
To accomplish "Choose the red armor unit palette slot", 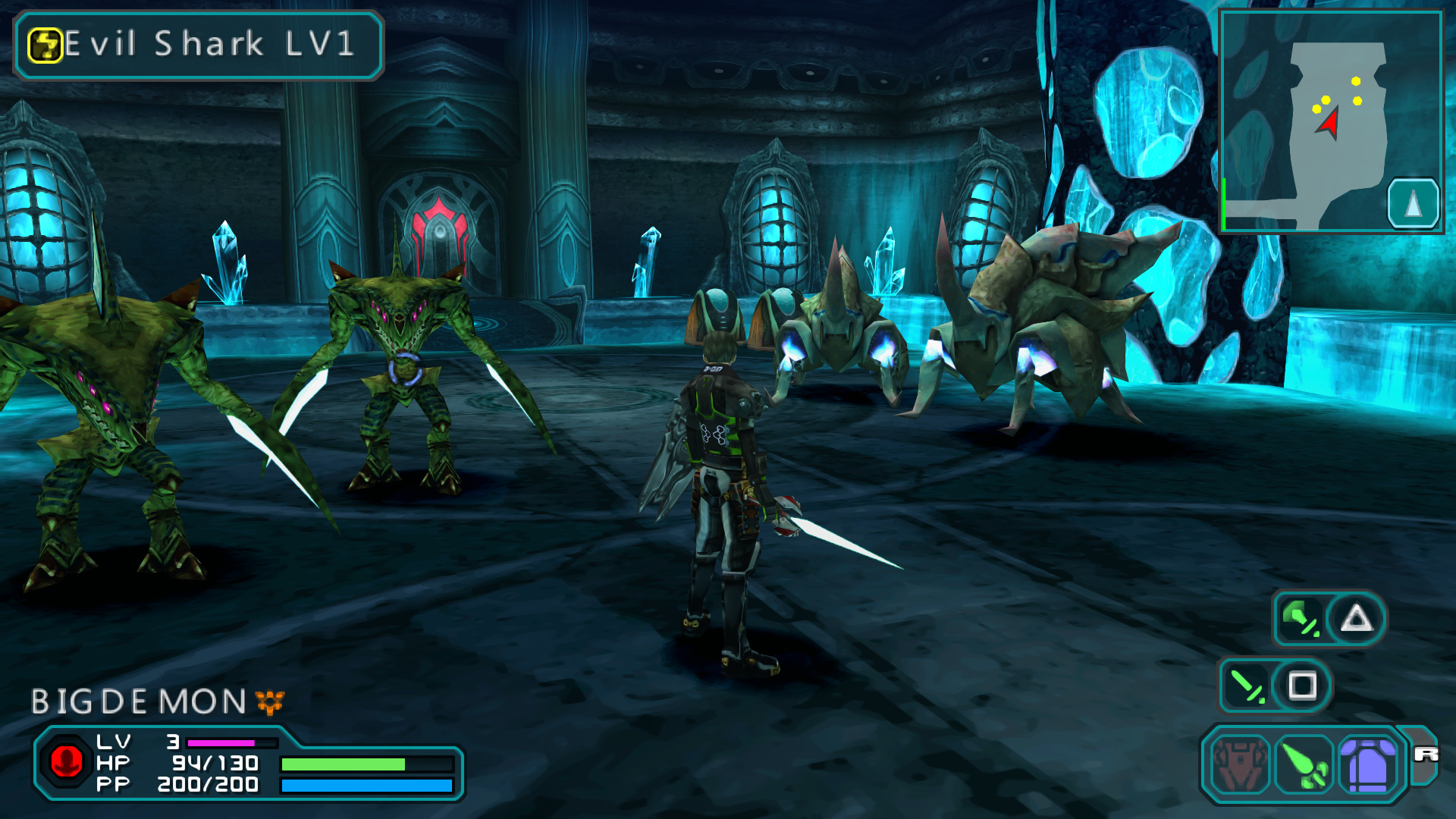I will [x=1239, y=764].
